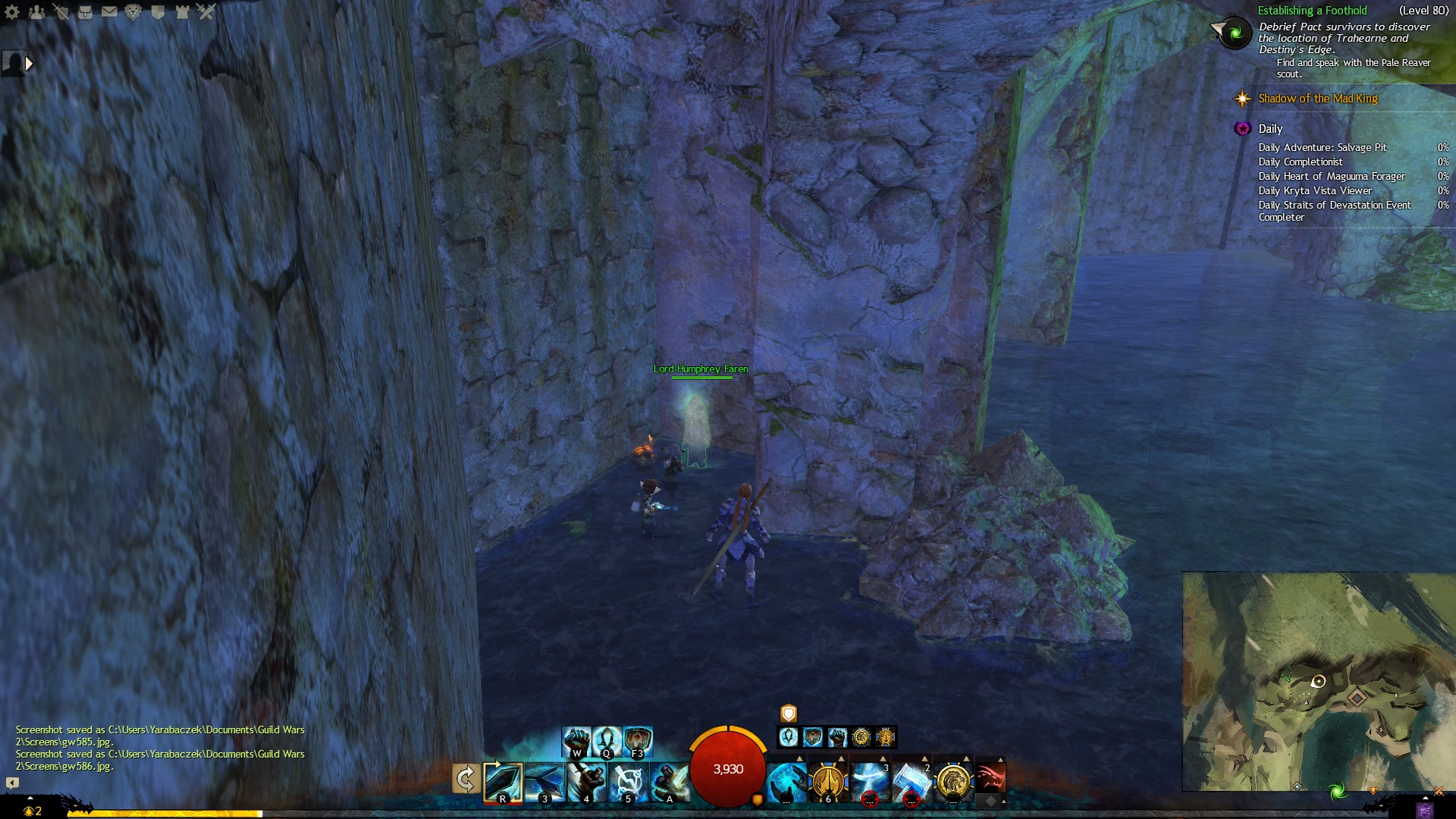
Task: Open the inventory bag icon
Action: [x=85, y=11]
